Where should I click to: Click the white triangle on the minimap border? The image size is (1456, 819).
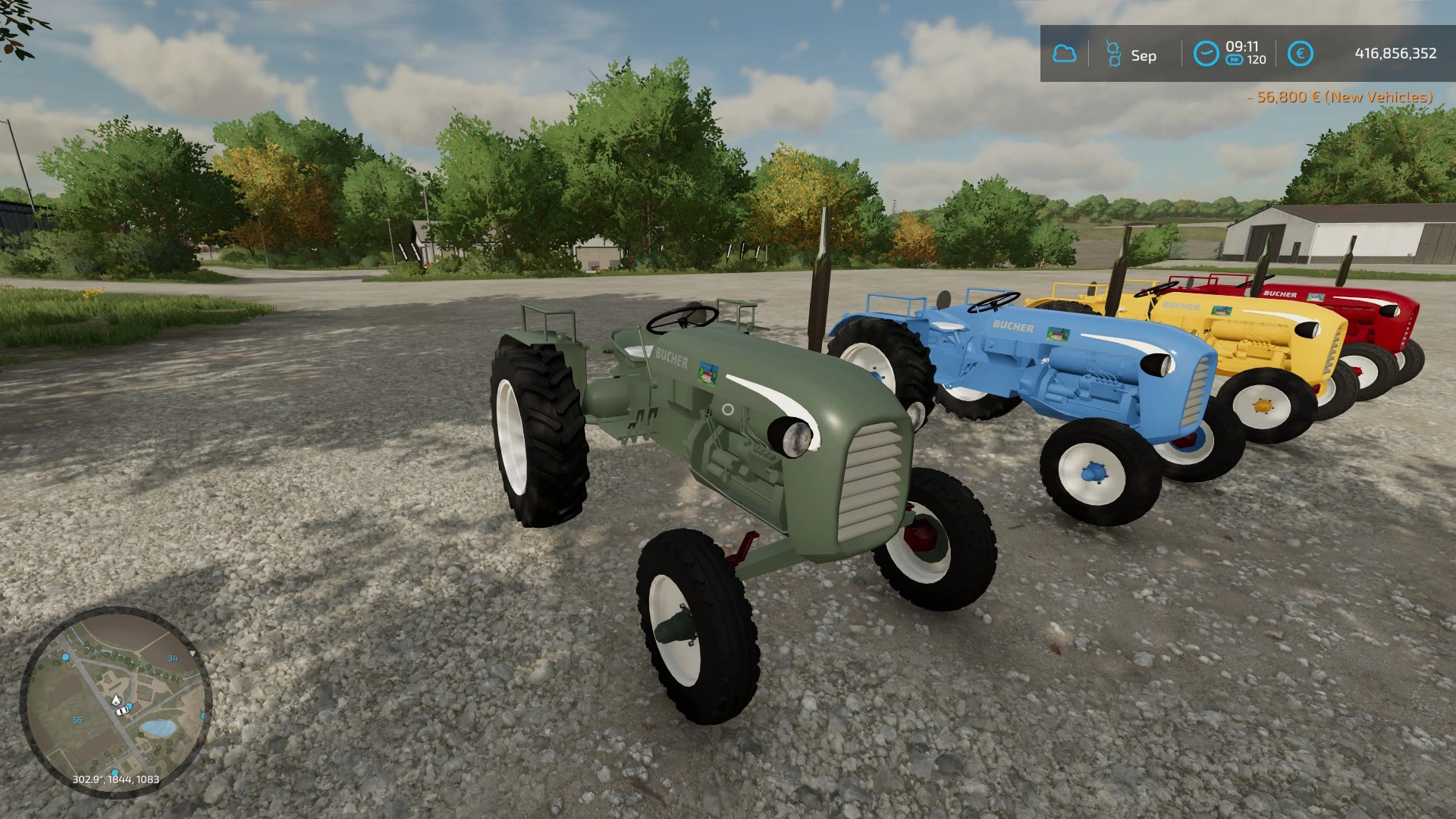coord(193,653)
